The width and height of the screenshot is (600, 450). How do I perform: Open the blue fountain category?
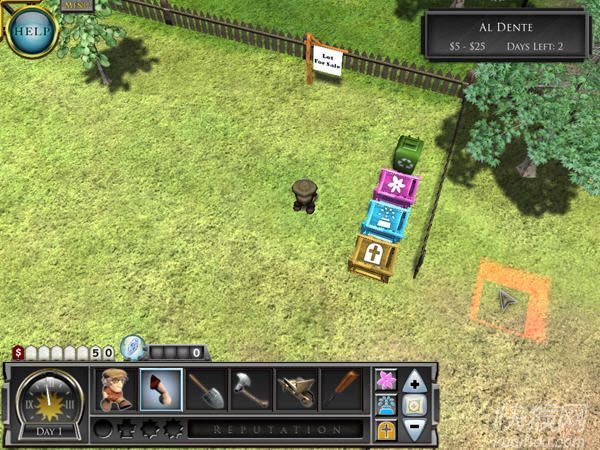click(385, 404)
